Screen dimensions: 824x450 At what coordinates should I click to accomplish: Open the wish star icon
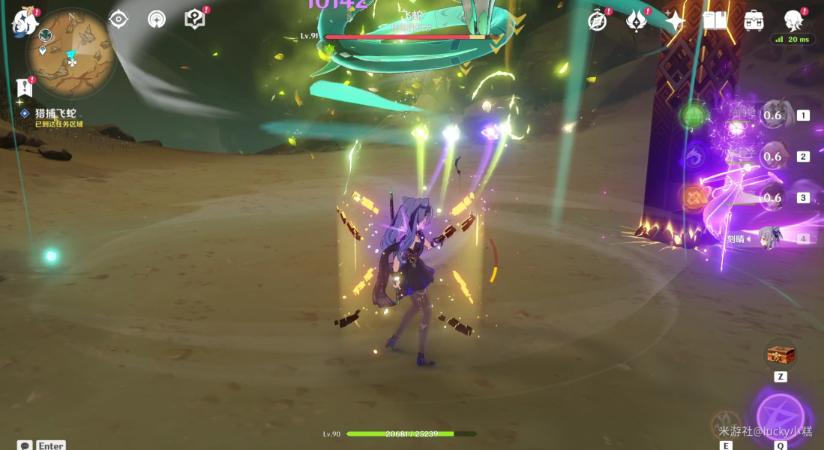676,20
